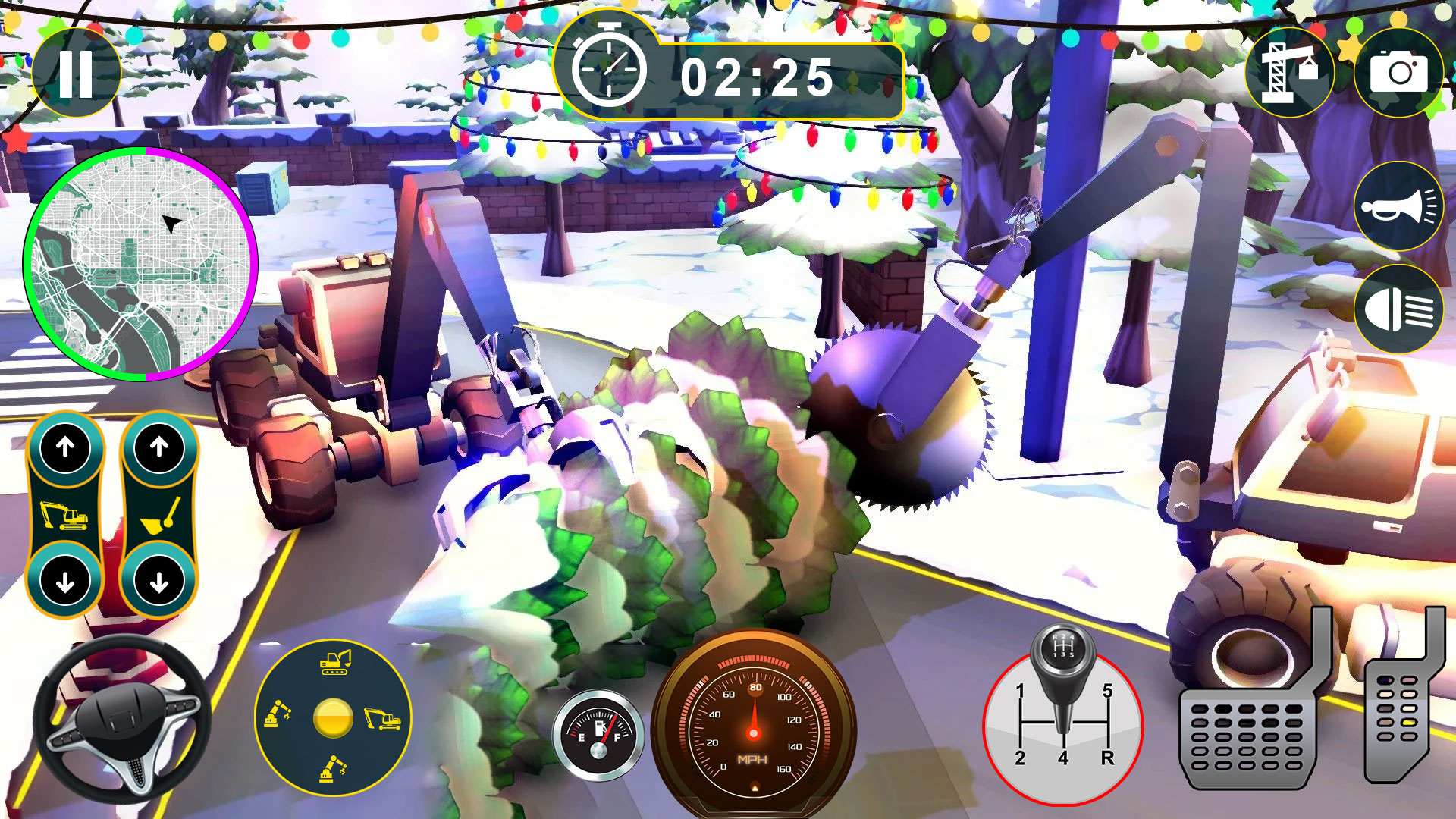Turn the steering wheel control
Screen dimensions: 1456x819
point(121,720)
